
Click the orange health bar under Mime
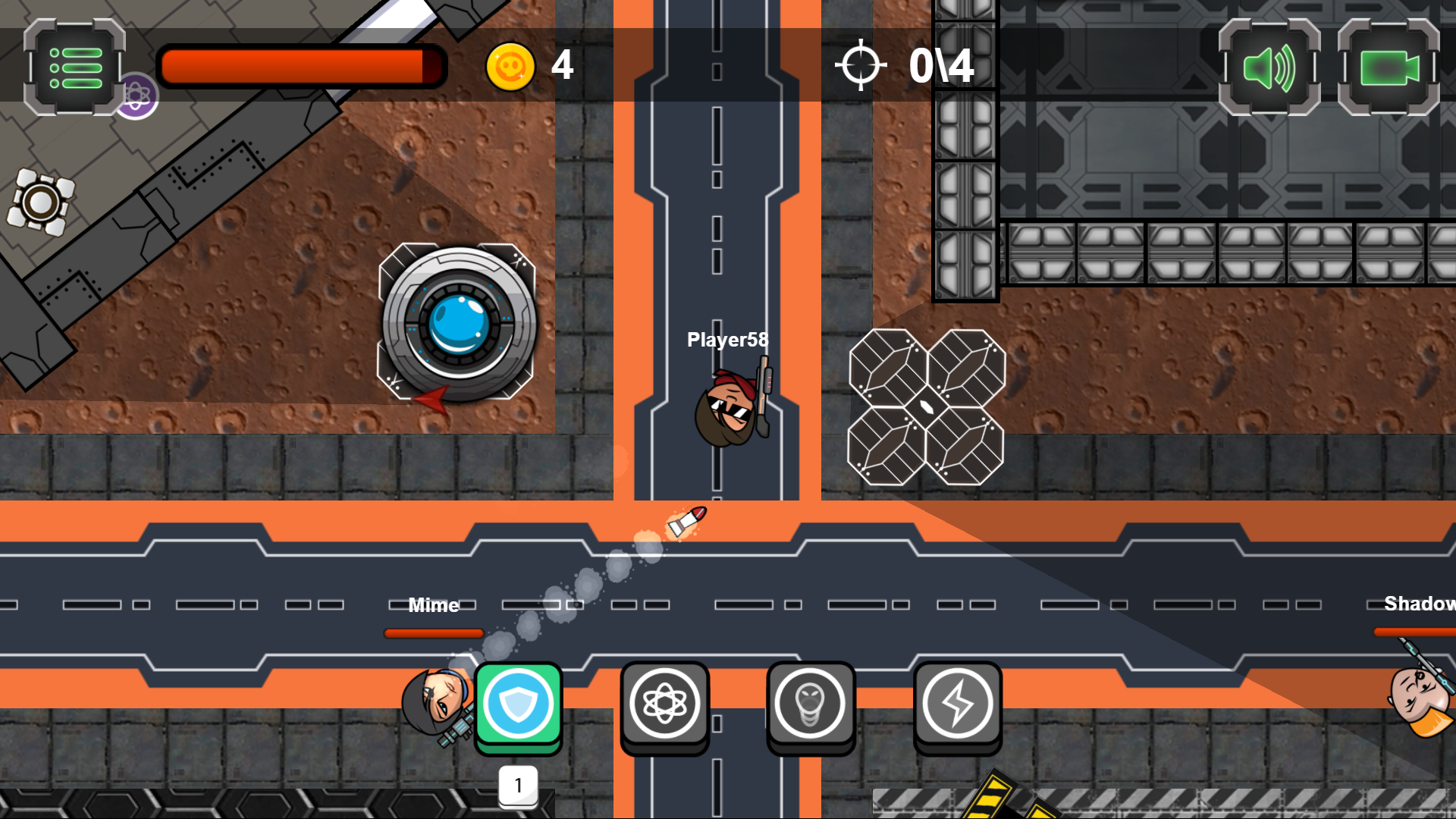coord(433,633)
